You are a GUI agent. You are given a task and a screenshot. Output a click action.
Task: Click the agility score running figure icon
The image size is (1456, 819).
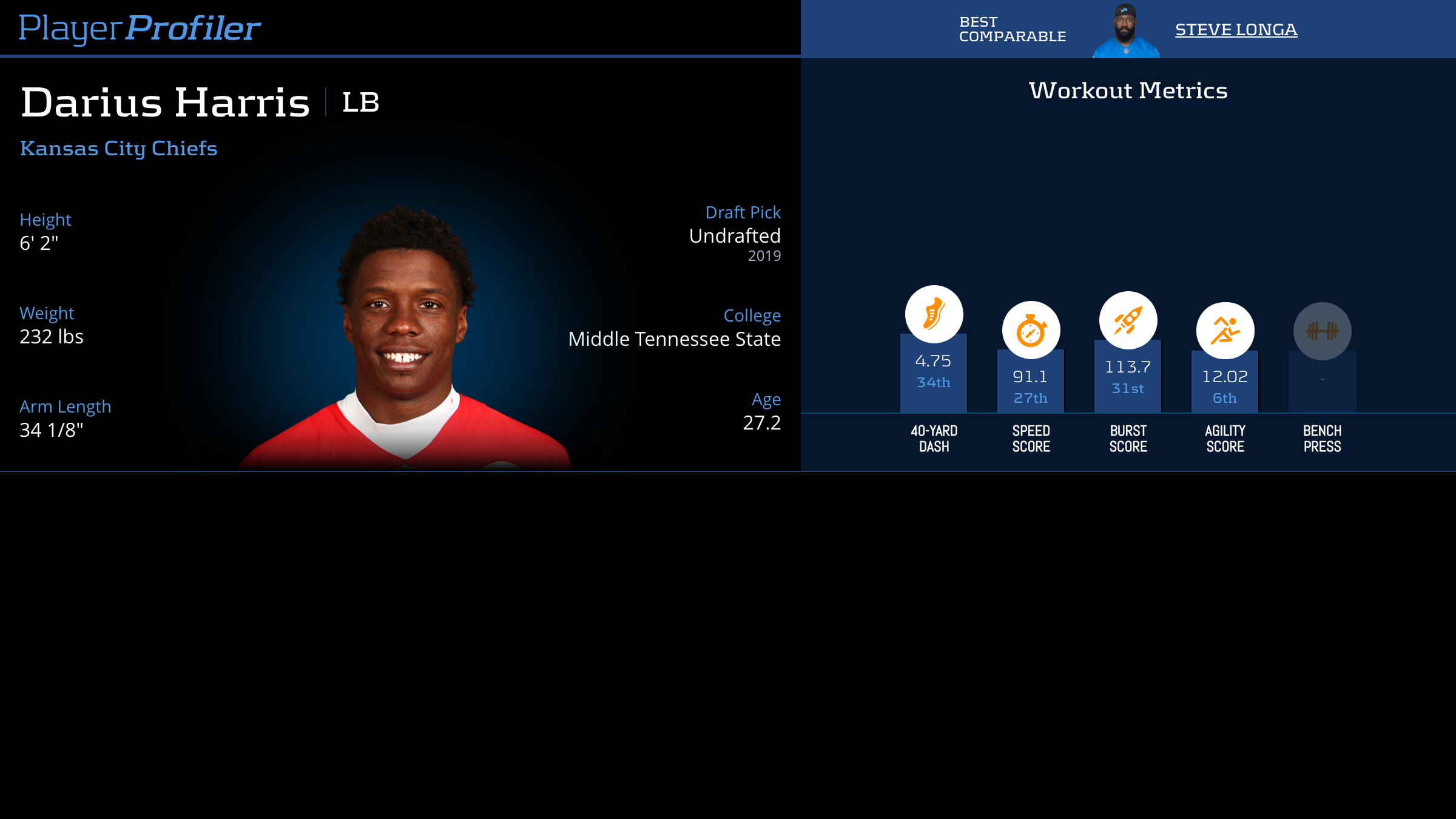pos(1225,331)
